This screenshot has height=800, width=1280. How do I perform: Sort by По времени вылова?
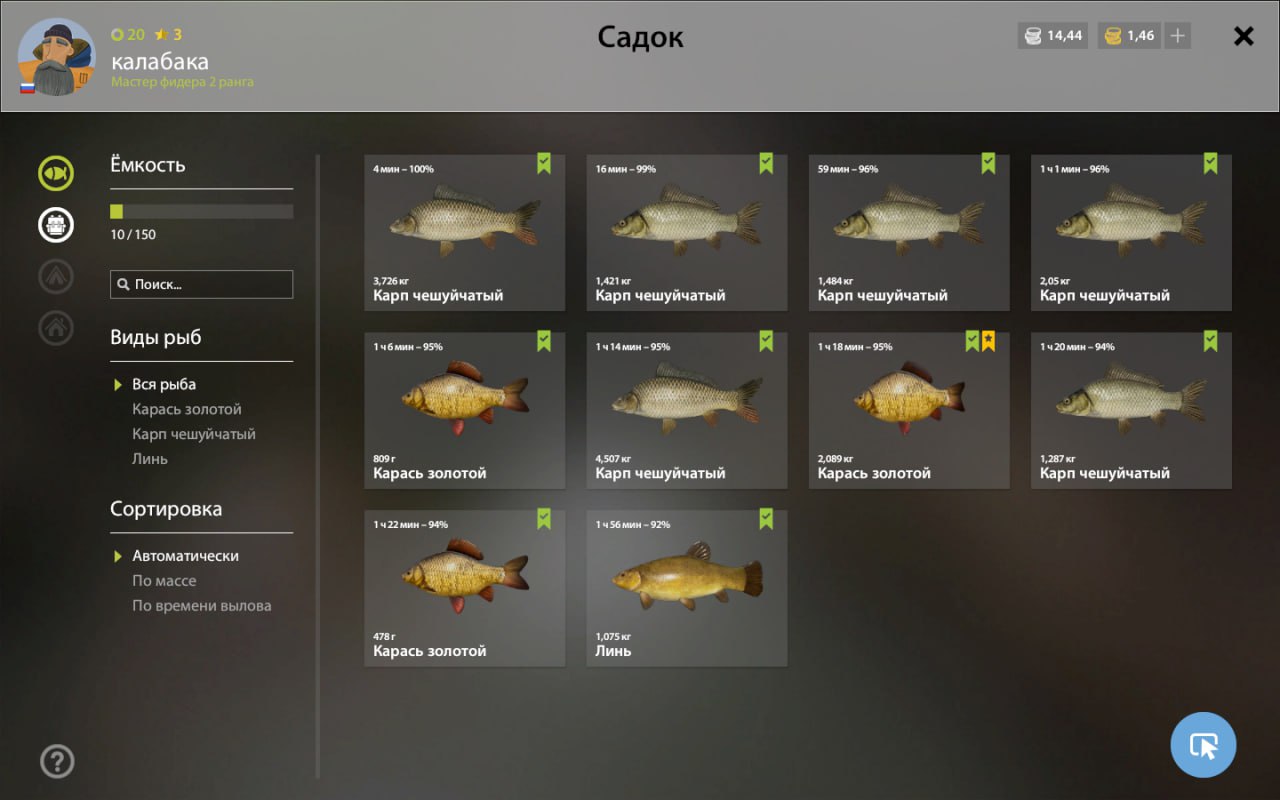point(202,606)
